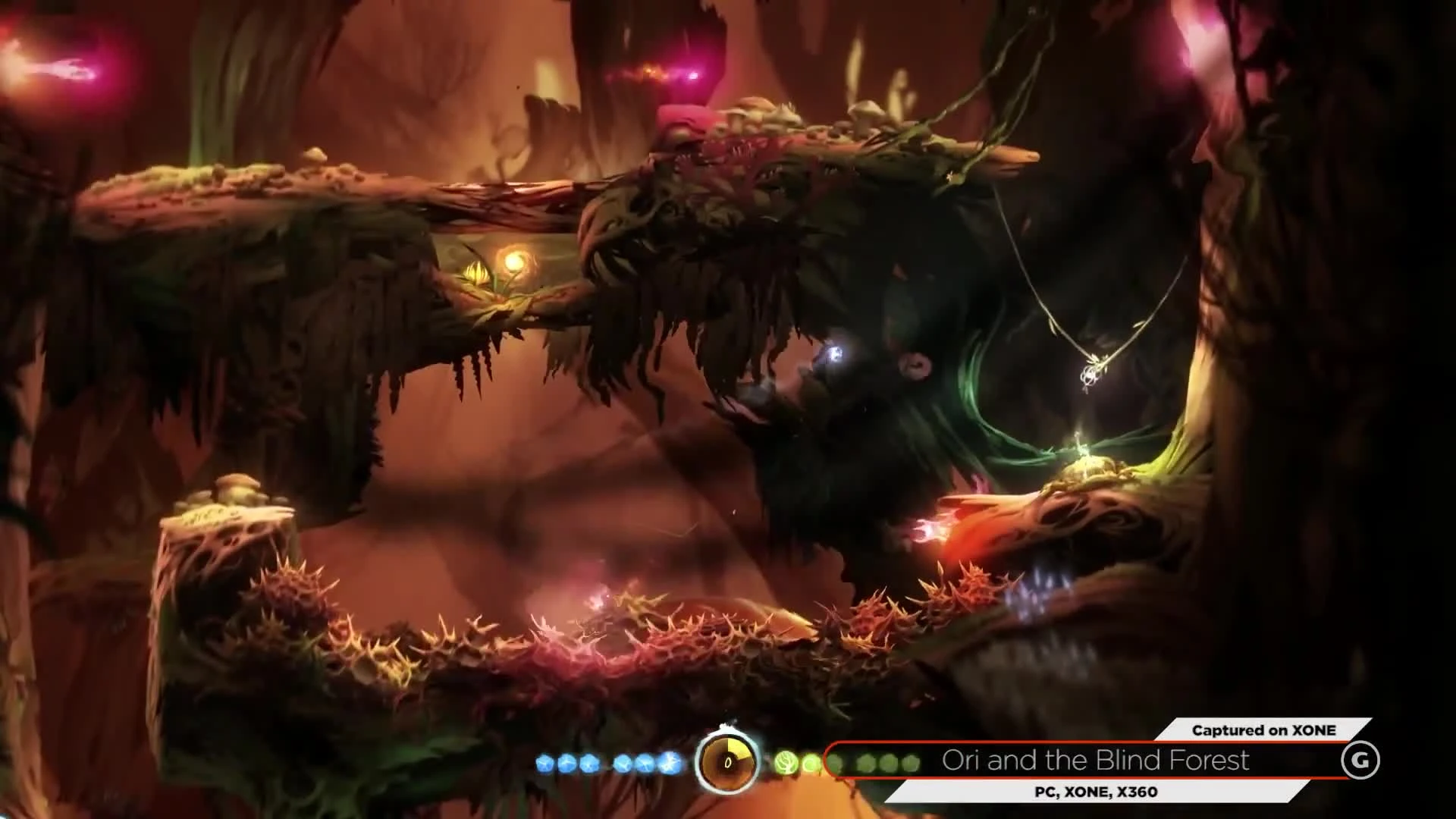Screen dimensions: 1456x819
Task: Click the yellow pie segment in spirit meter
Action: (x=738, y=747)
